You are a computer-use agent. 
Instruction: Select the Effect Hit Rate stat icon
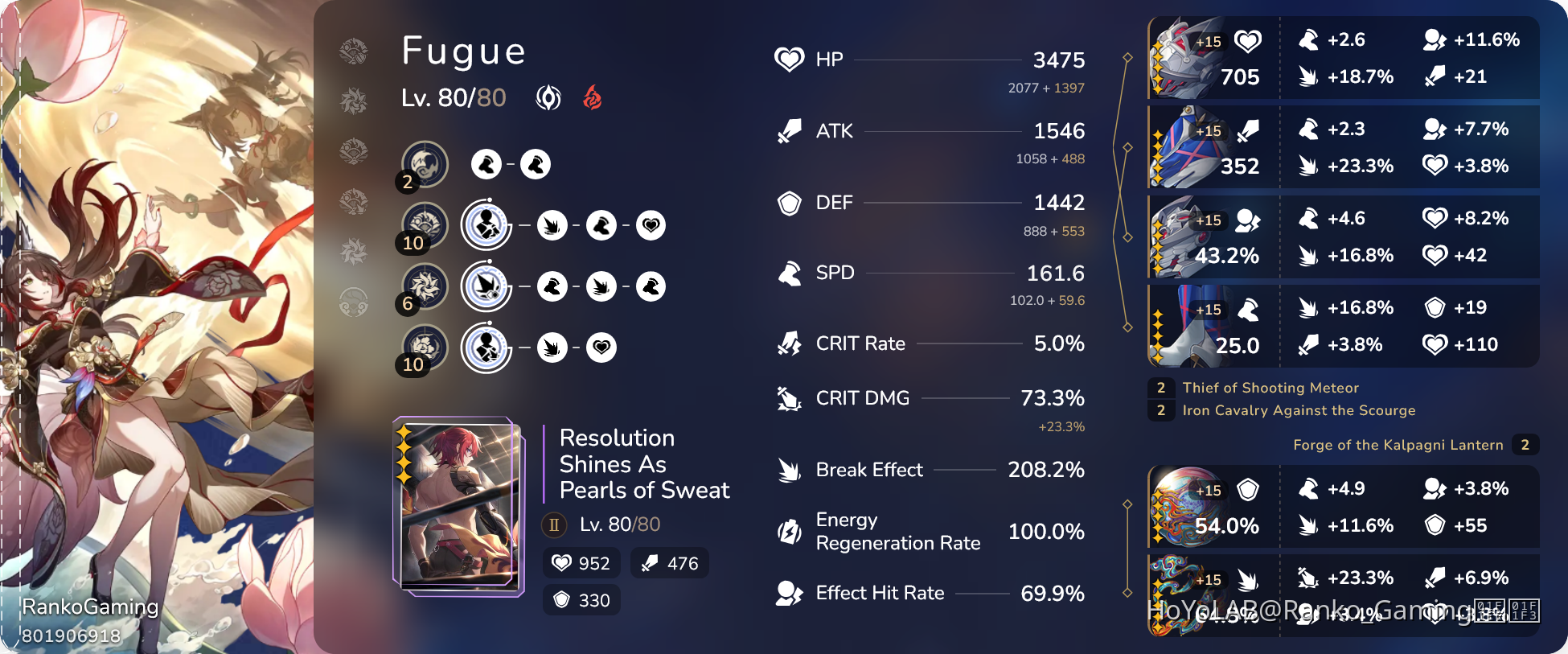pyautogui.click(x=790, y=593)
